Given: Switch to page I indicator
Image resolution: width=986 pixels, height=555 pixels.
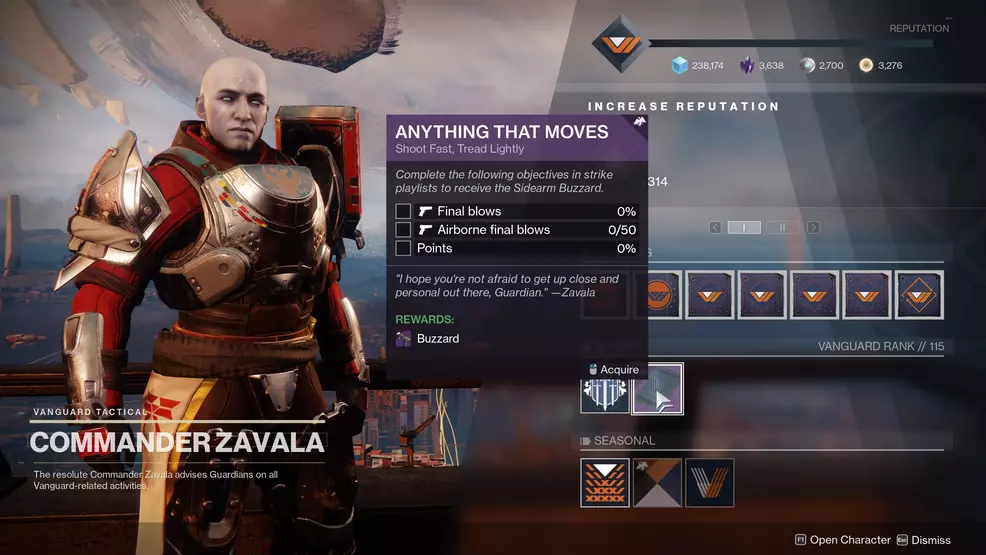Looking at the screenshot, I should click(x=744, y=228).
